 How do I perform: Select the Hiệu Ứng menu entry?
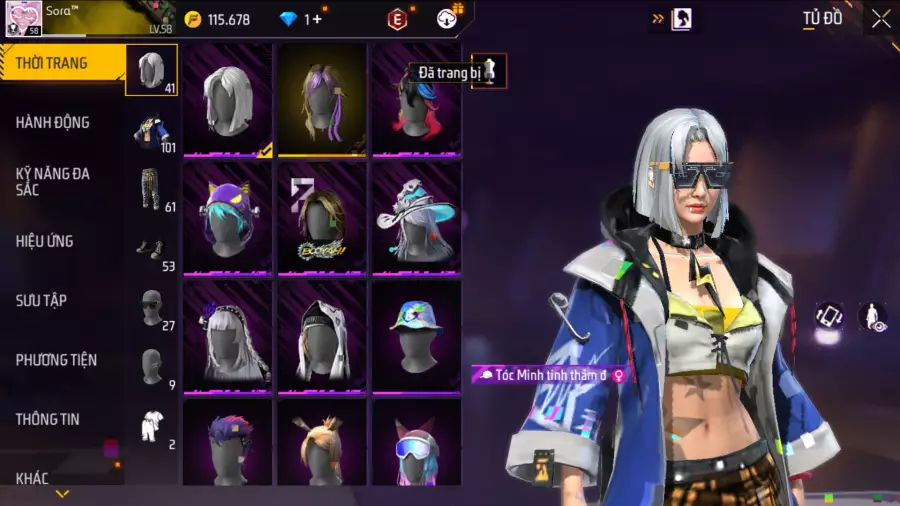point(45,241)
